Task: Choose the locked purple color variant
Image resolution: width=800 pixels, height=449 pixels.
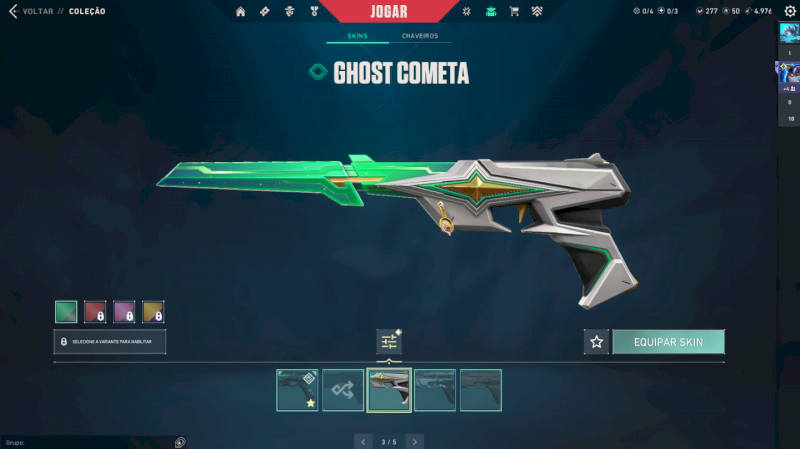Action: 124,312
